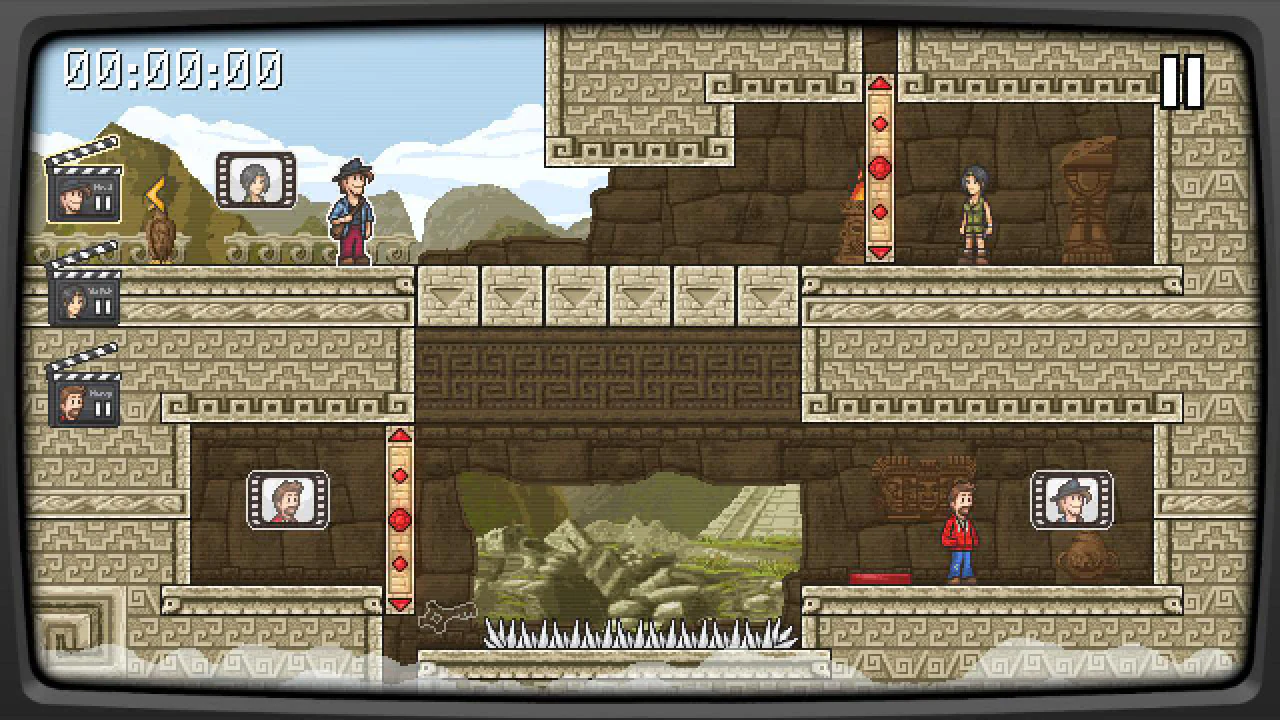The image size is (1280, 720).
Task: Toggle pause on the bottom clapperboard
Action: coord(104,407)
